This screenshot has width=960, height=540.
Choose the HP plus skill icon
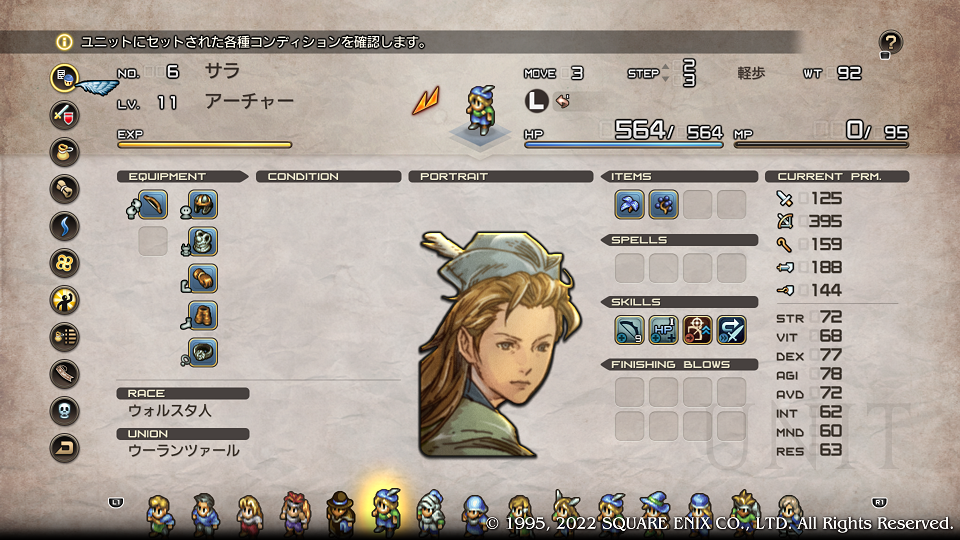pos(663,330)
